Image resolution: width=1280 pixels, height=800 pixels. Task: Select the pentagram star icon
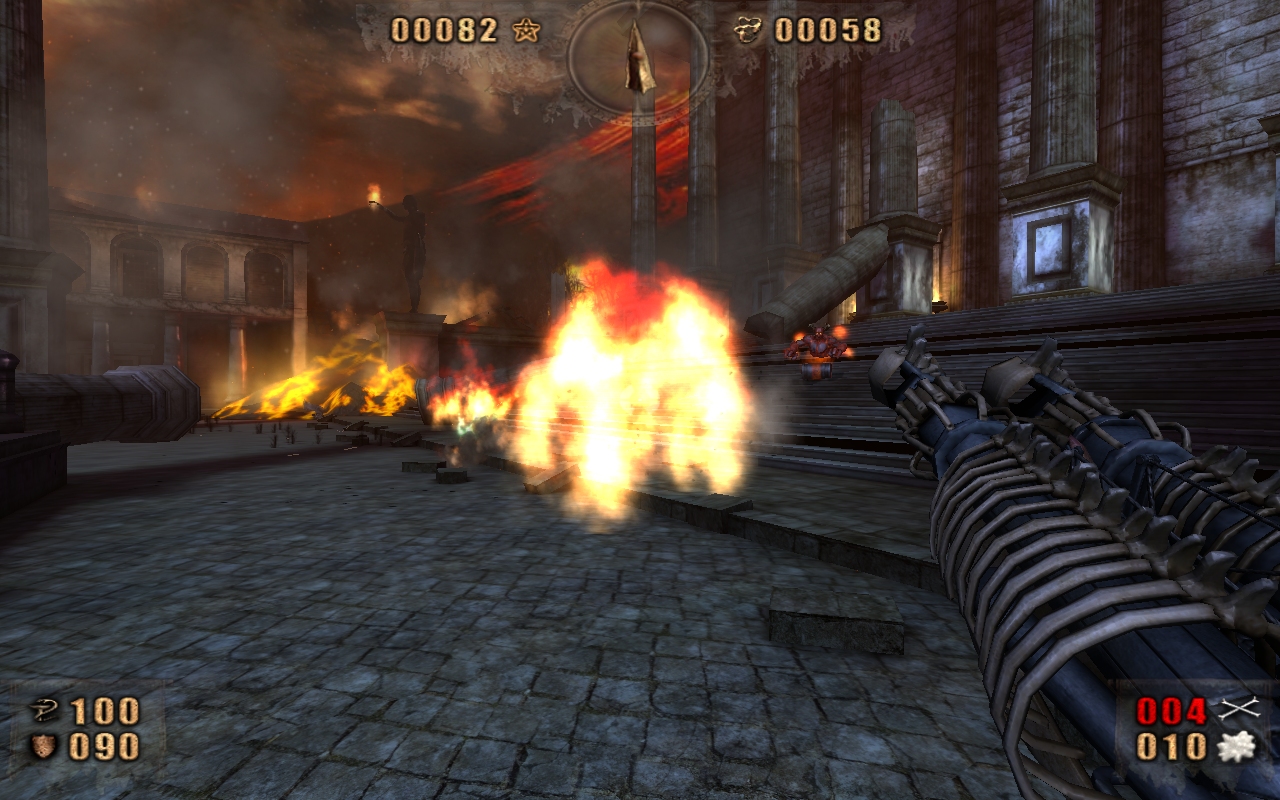[525, 30]
